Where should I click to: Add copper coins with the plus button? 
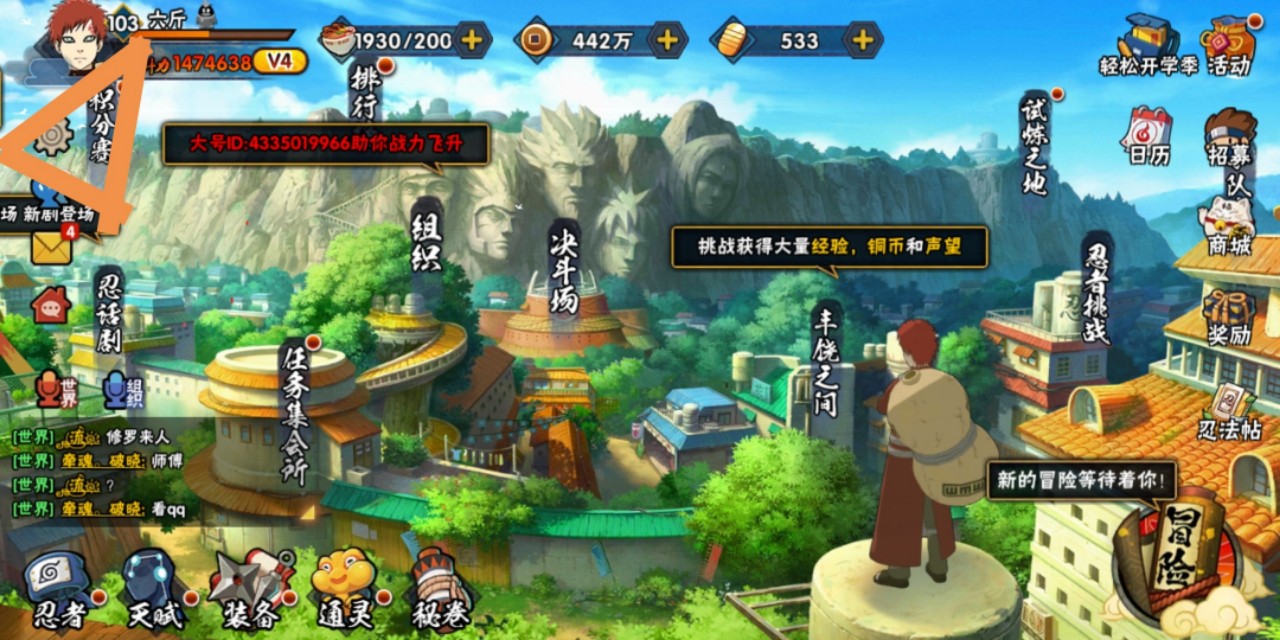666,40
